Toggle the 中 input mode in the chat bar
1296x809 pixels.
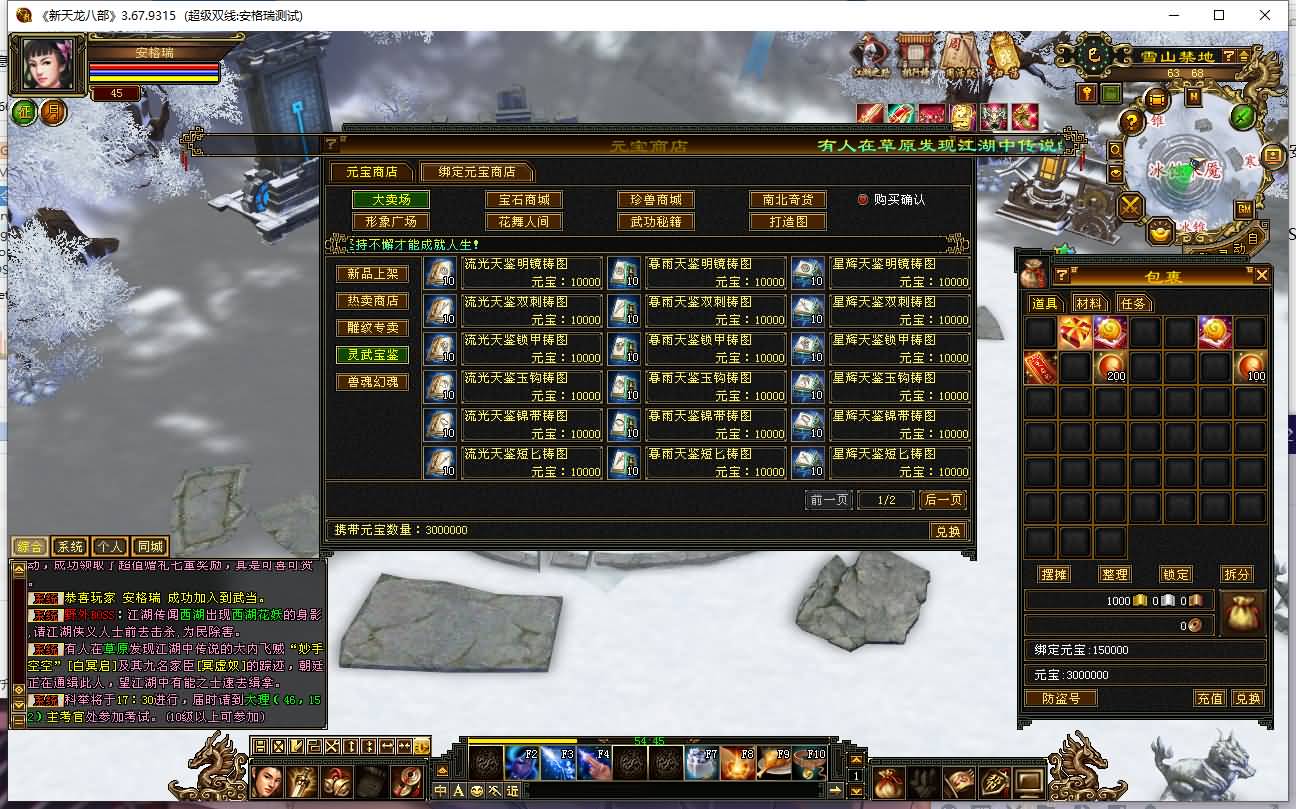click(440, 790)
